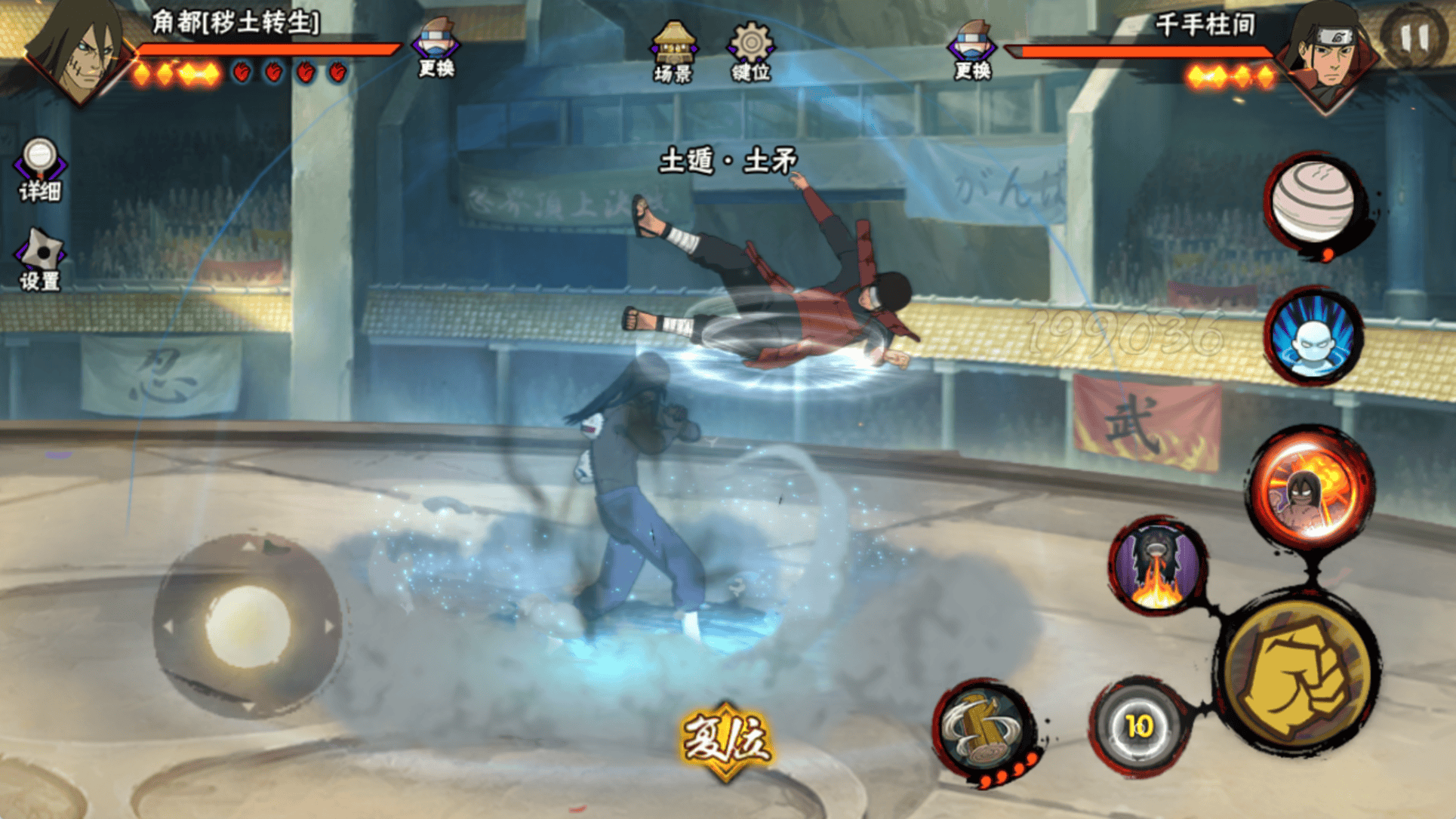Image resolution: width=1456 pixels, height=819 pixels.
Task: Tap the skill button showing cooldown 10
Action: tap(1138, 726)
